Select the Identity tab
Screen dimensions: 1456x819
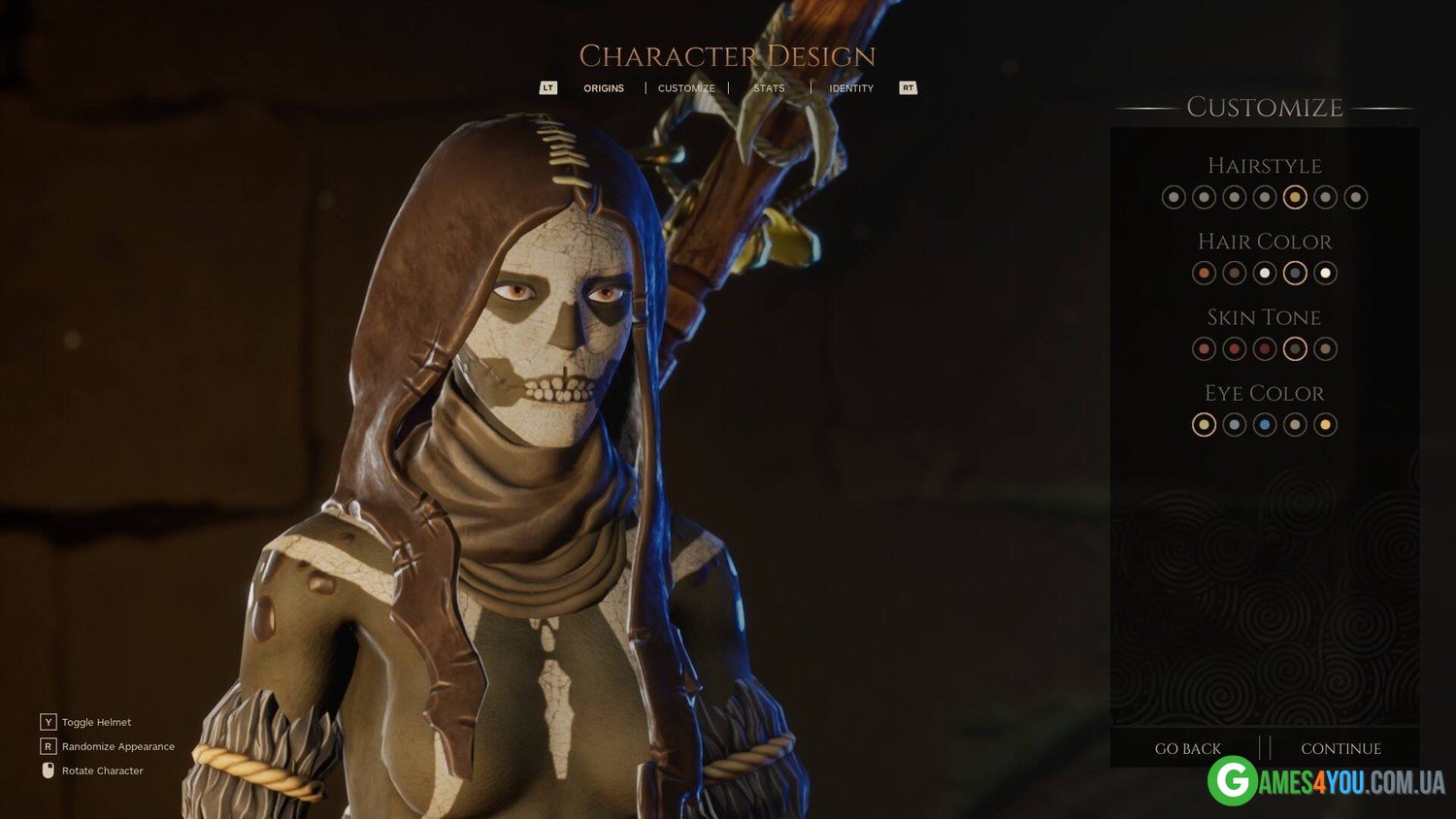tap(851, 88)
